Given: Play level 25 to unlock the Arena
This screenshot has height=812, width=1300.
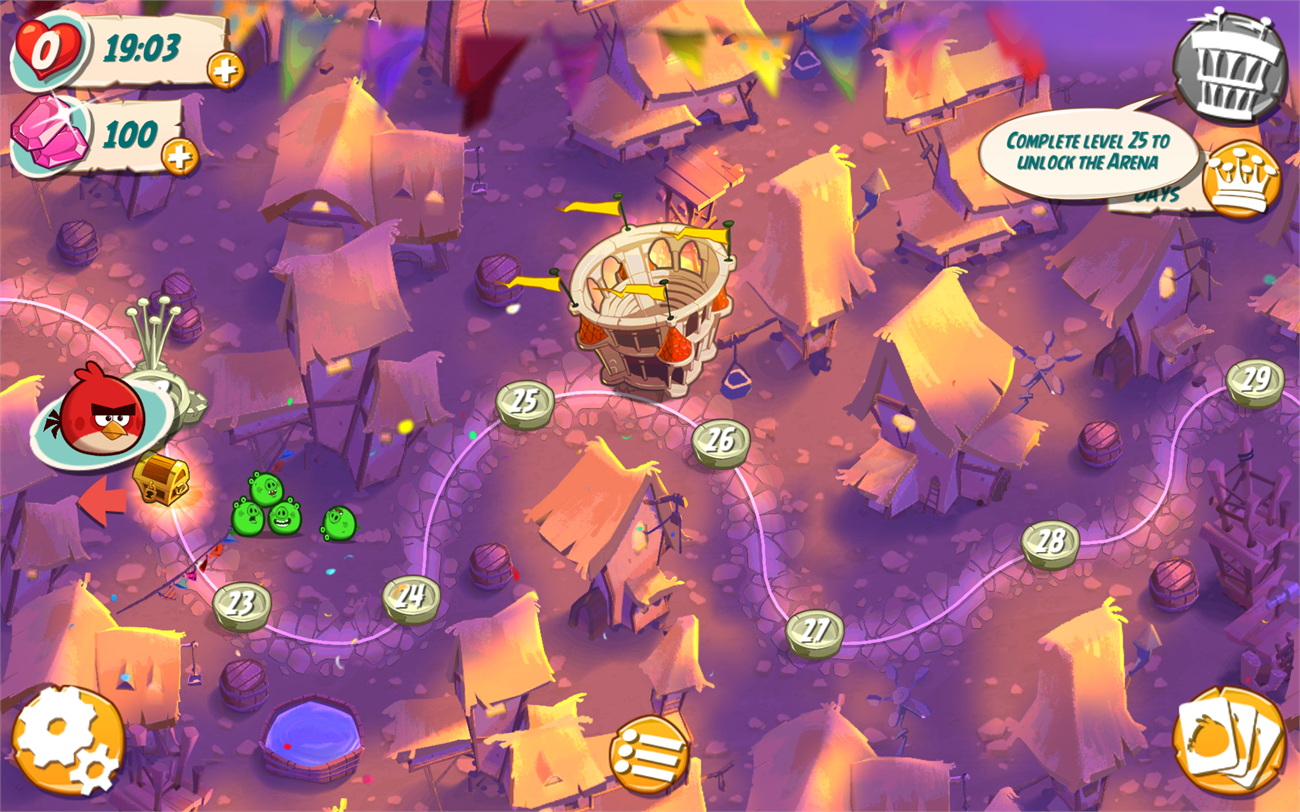Looking at the screenshot, I should click(x=524, y=402).
